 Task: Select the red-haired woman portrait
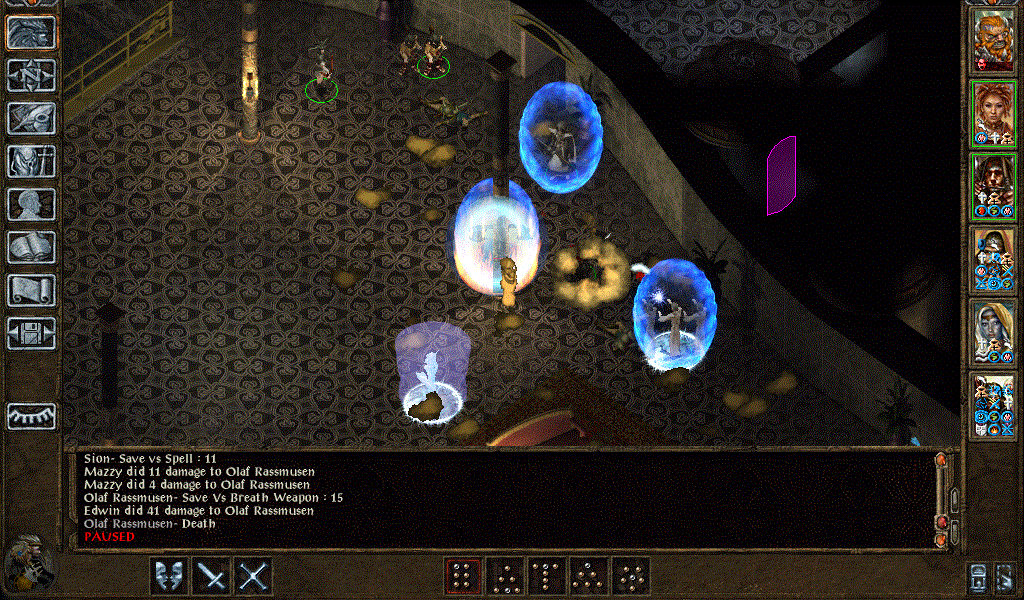tap(993, 113)
